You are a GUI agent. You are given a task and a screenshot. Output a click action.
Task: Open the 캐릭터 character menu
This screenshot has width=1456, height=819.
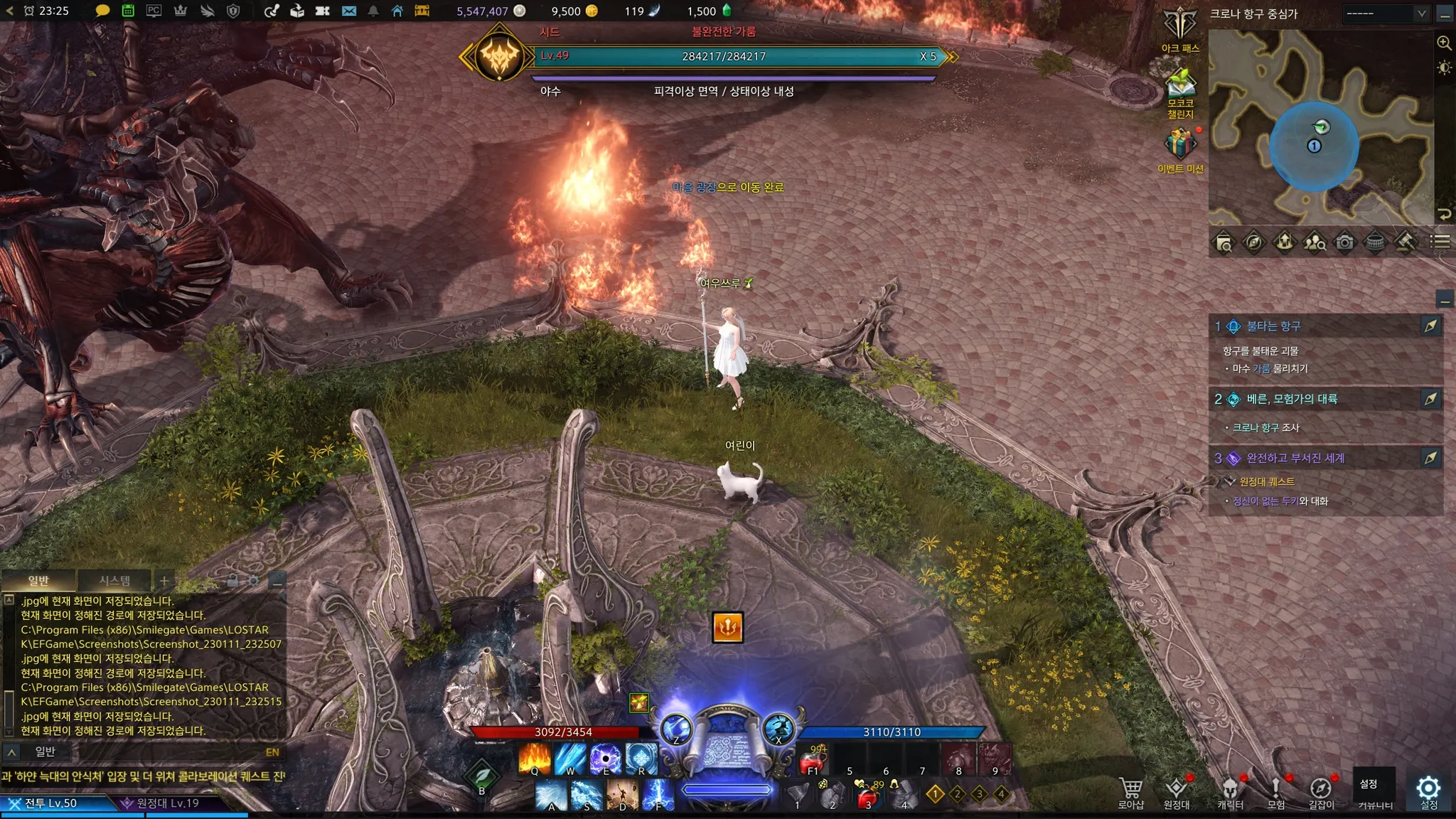tap(1230, 791)
